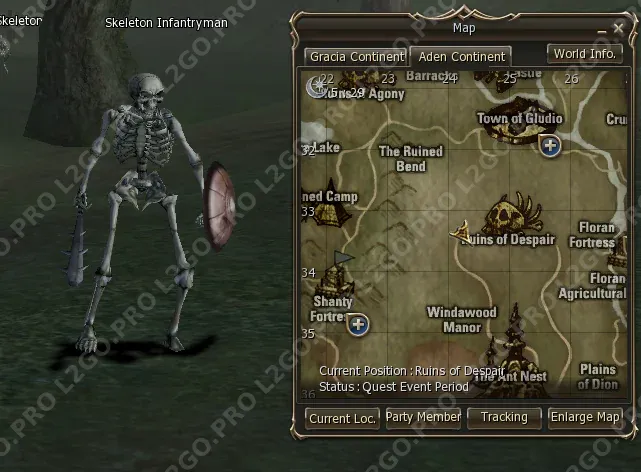Close the Map window

pyautogui.click(x=617, y=29)
